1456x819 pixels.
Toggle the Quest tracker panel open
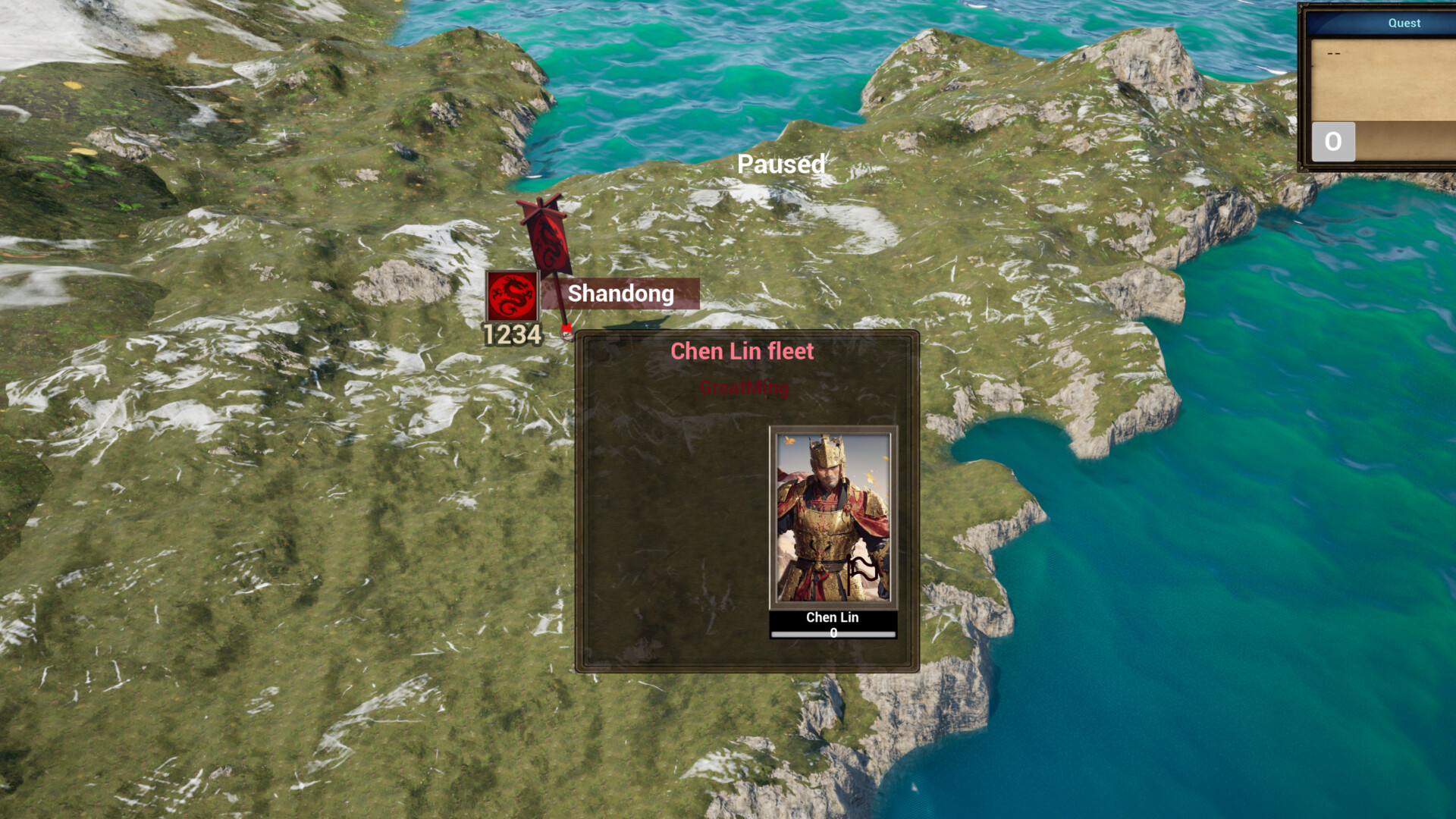[1404, 23]
